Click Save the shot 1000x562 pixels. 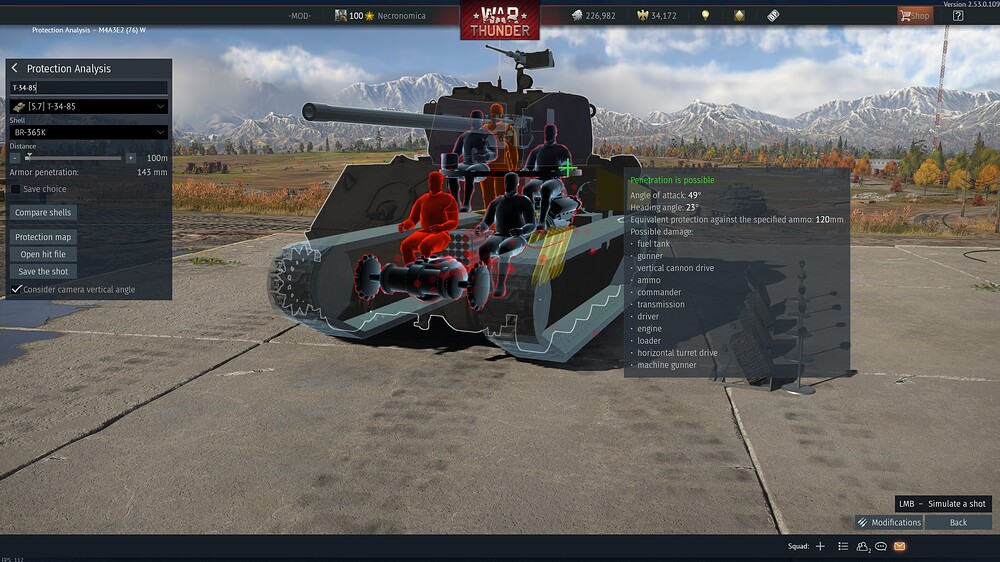pyautogui.click(x=44, y=271)
